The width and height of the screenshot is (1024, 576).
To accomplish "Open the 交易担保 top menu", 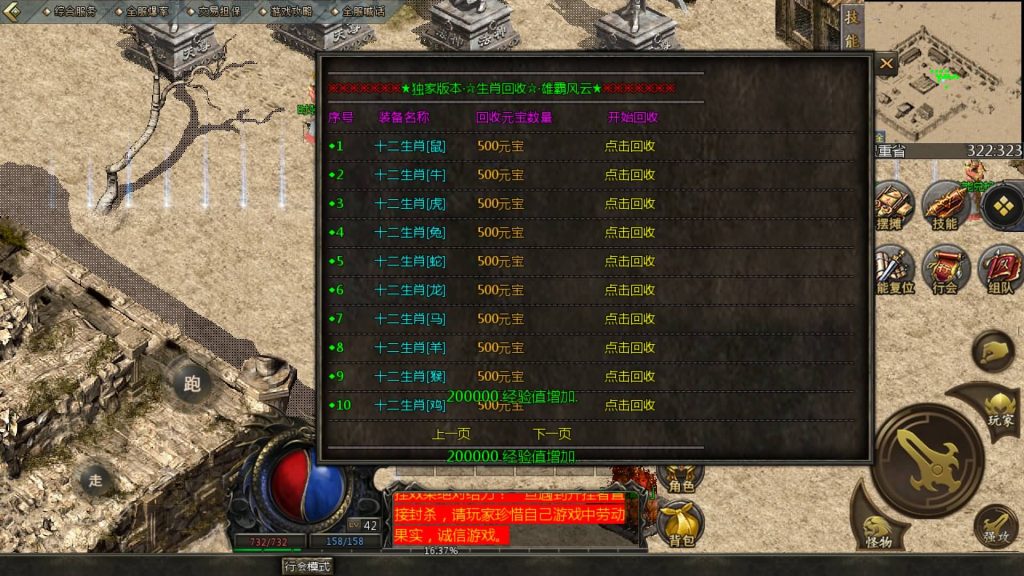I will (x=219, y=11).
